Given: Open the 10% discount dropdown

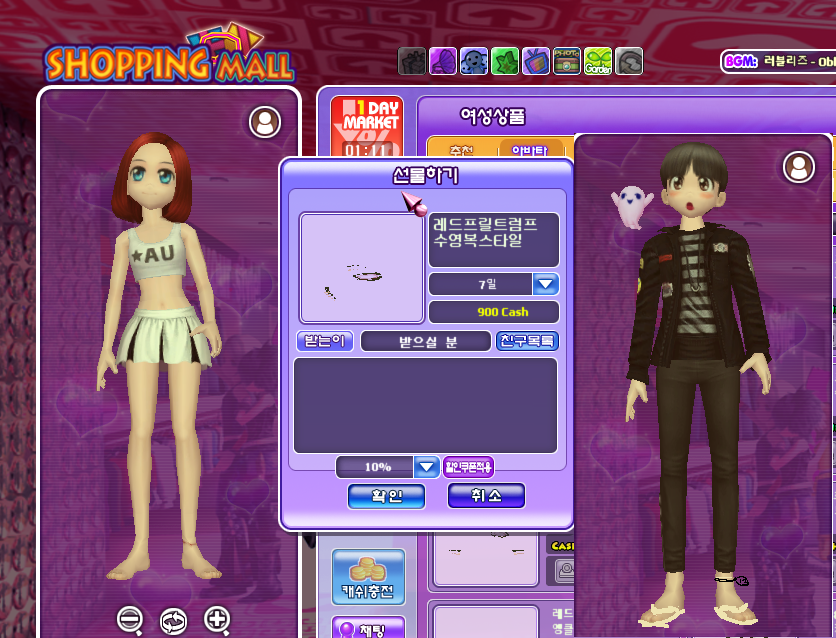Looking at the screenshot, I should coord(426,467).
